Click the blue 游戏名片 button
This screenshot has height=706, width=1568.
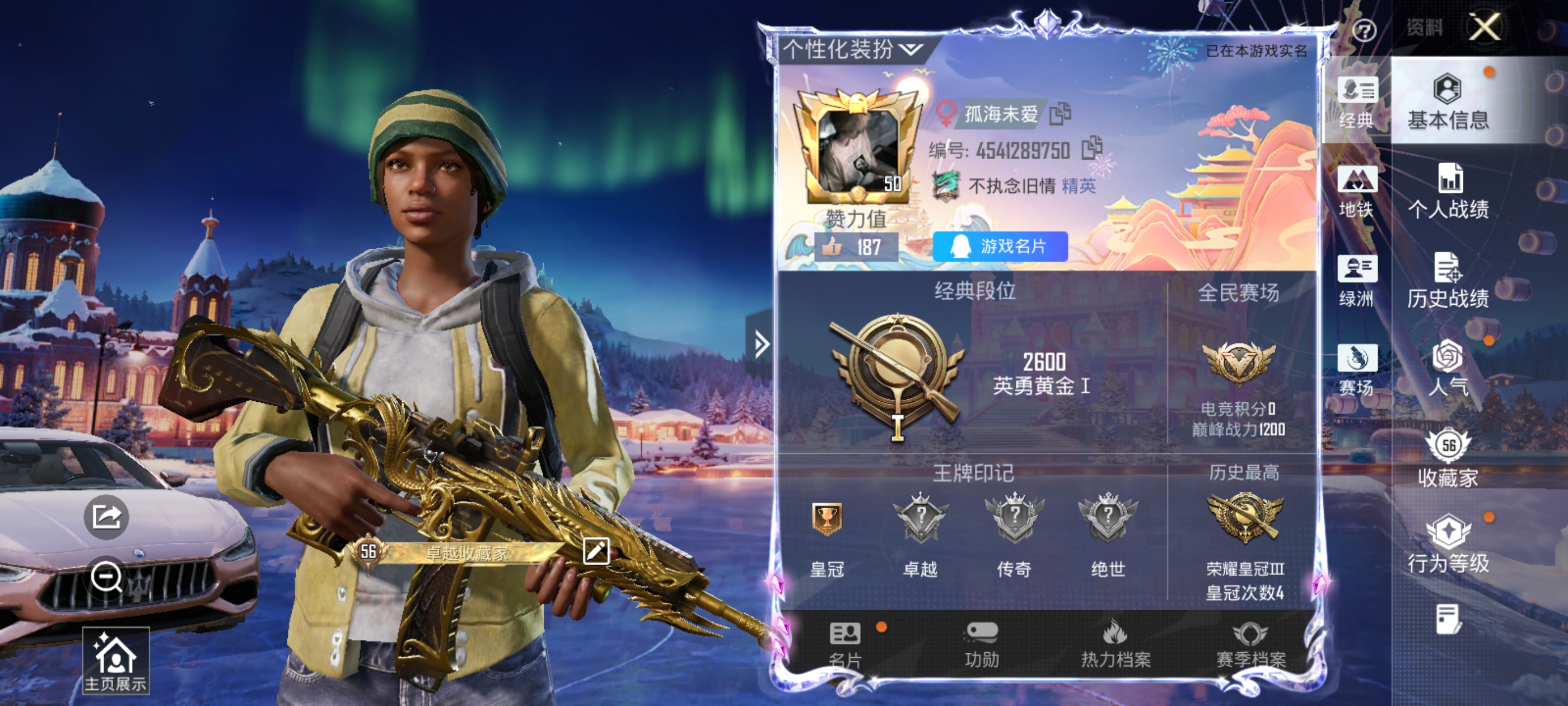pyautogui.click(x=1000, y=247)
